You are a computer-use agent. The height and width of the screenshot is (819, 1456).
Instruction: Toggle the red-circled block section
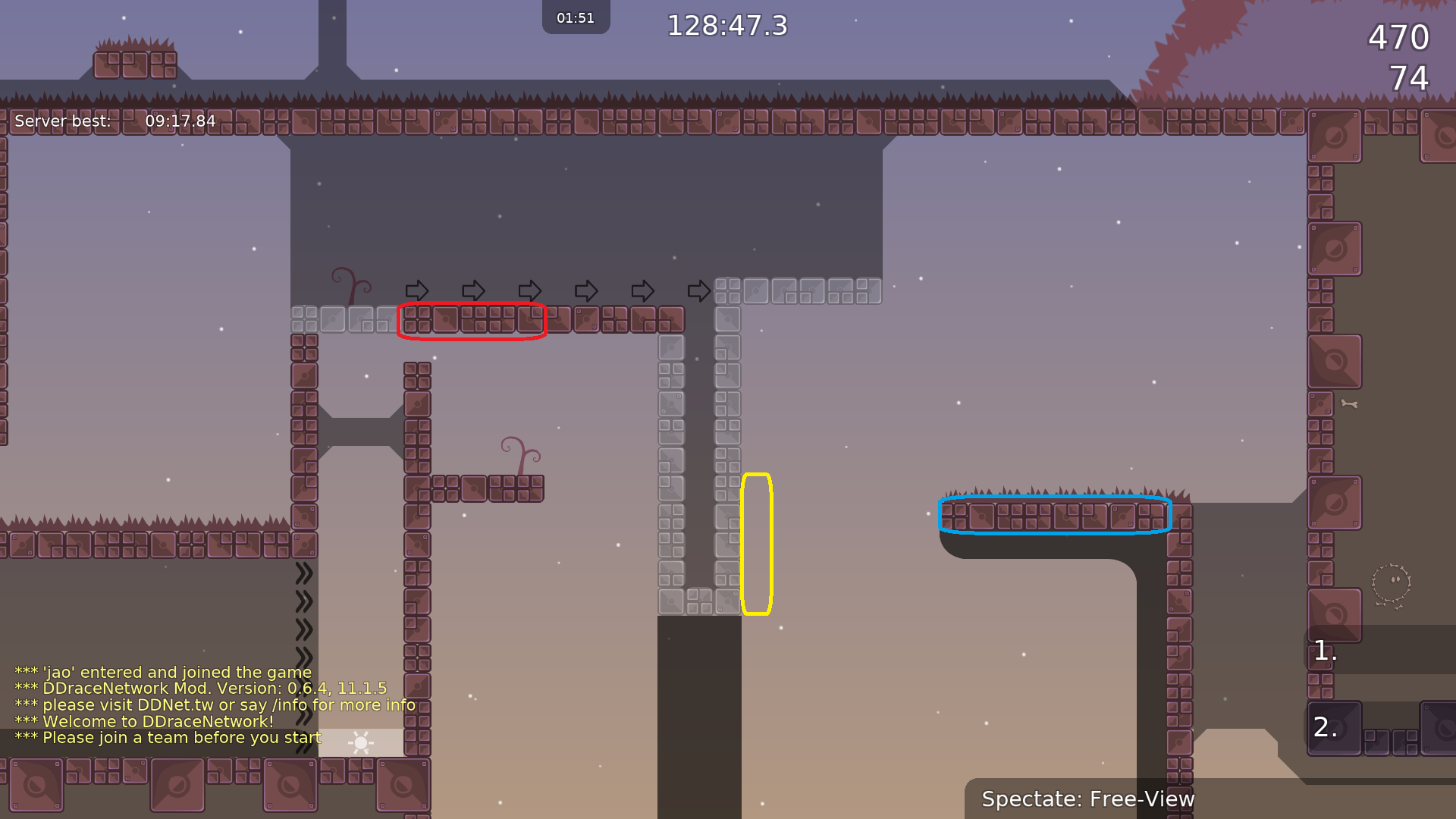(x=472, y=321)
